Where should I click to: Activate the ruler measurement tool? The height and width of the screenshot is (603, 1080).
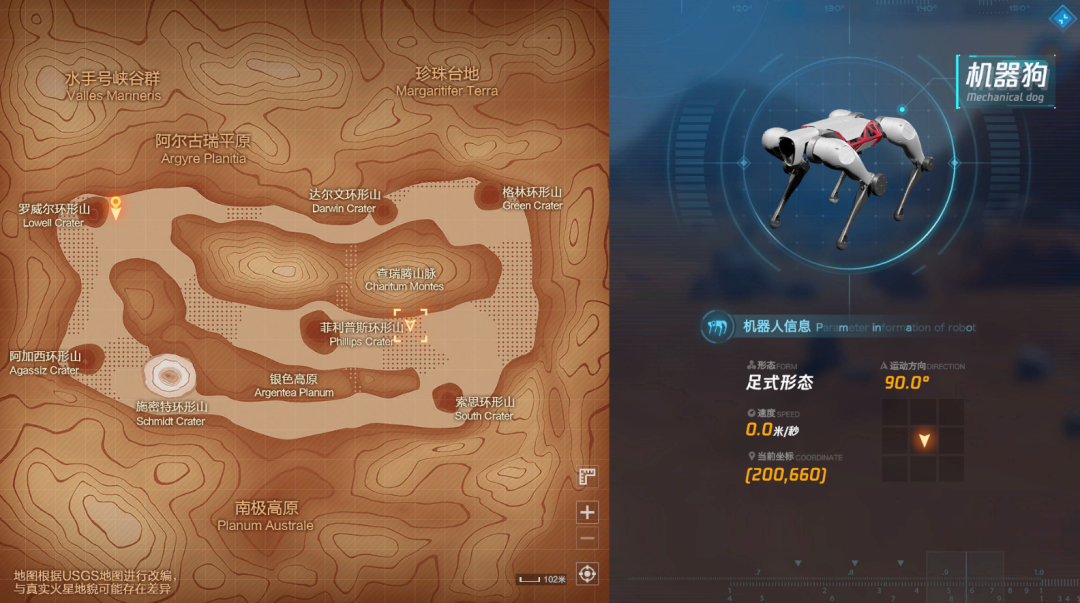(587, 478)
